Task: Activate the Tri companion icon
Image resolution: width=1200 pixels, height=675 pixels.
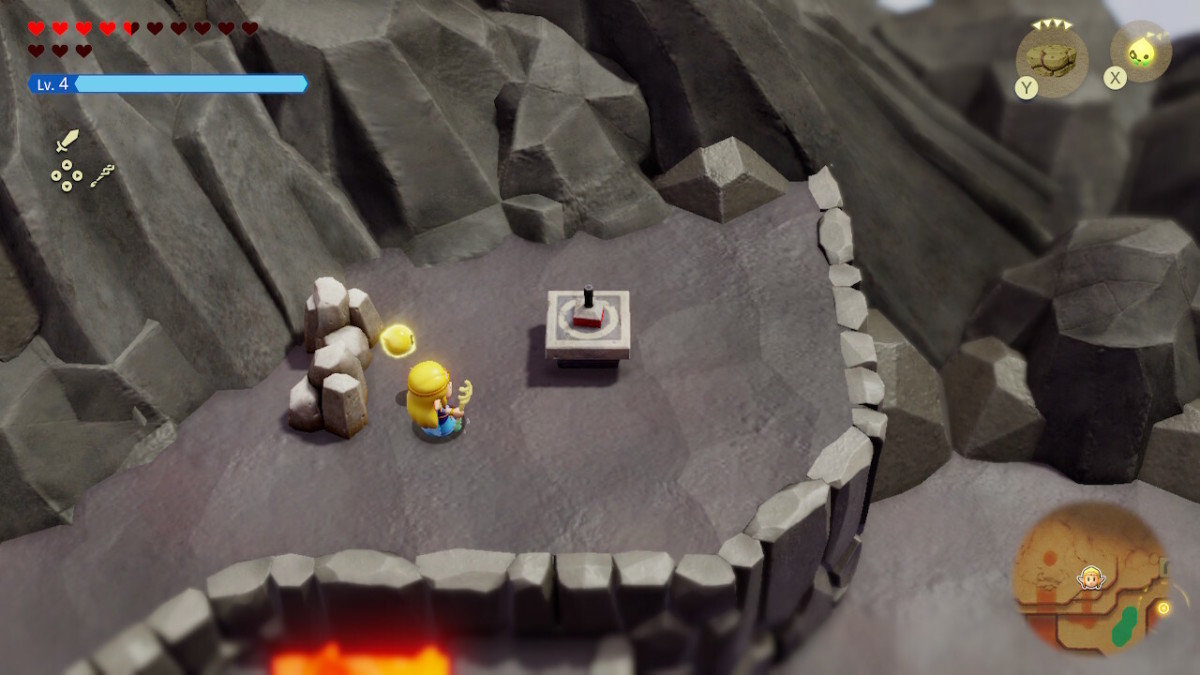Action: point(1140,52)
